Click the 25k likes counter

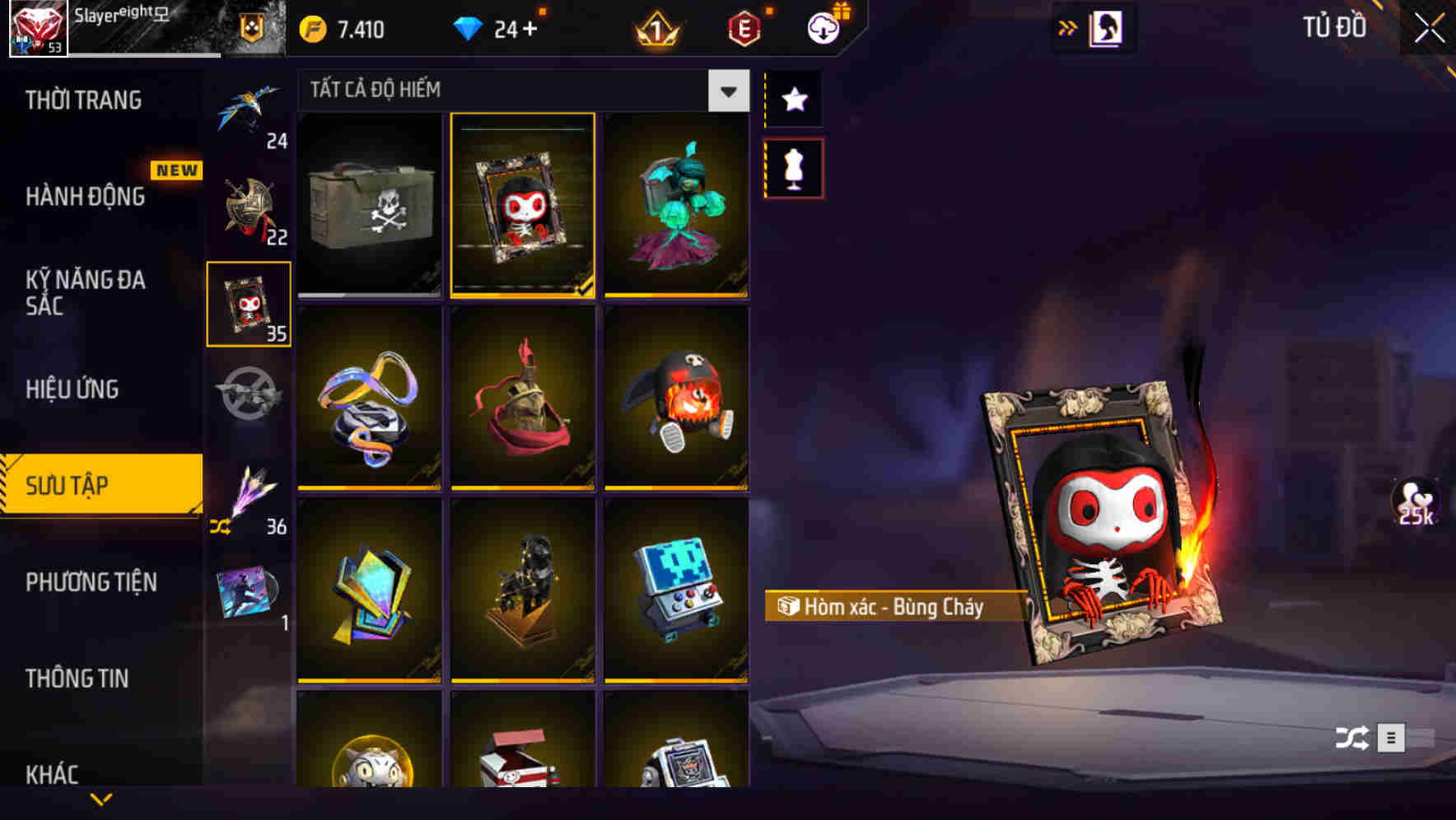click(x=1415, y=502)
